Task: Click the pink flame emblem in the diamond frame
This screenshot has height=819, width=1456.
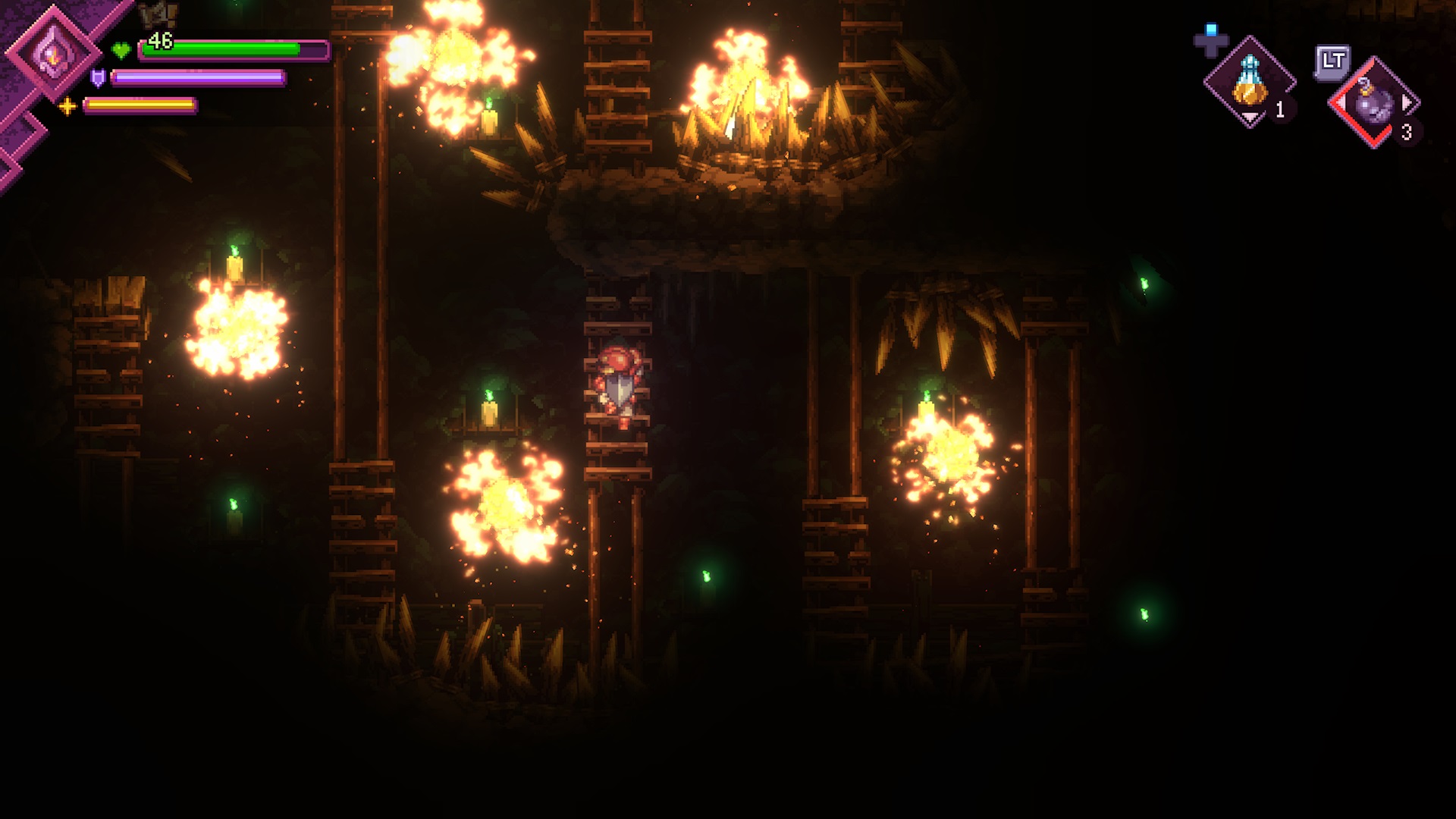Action: [52, 52]
